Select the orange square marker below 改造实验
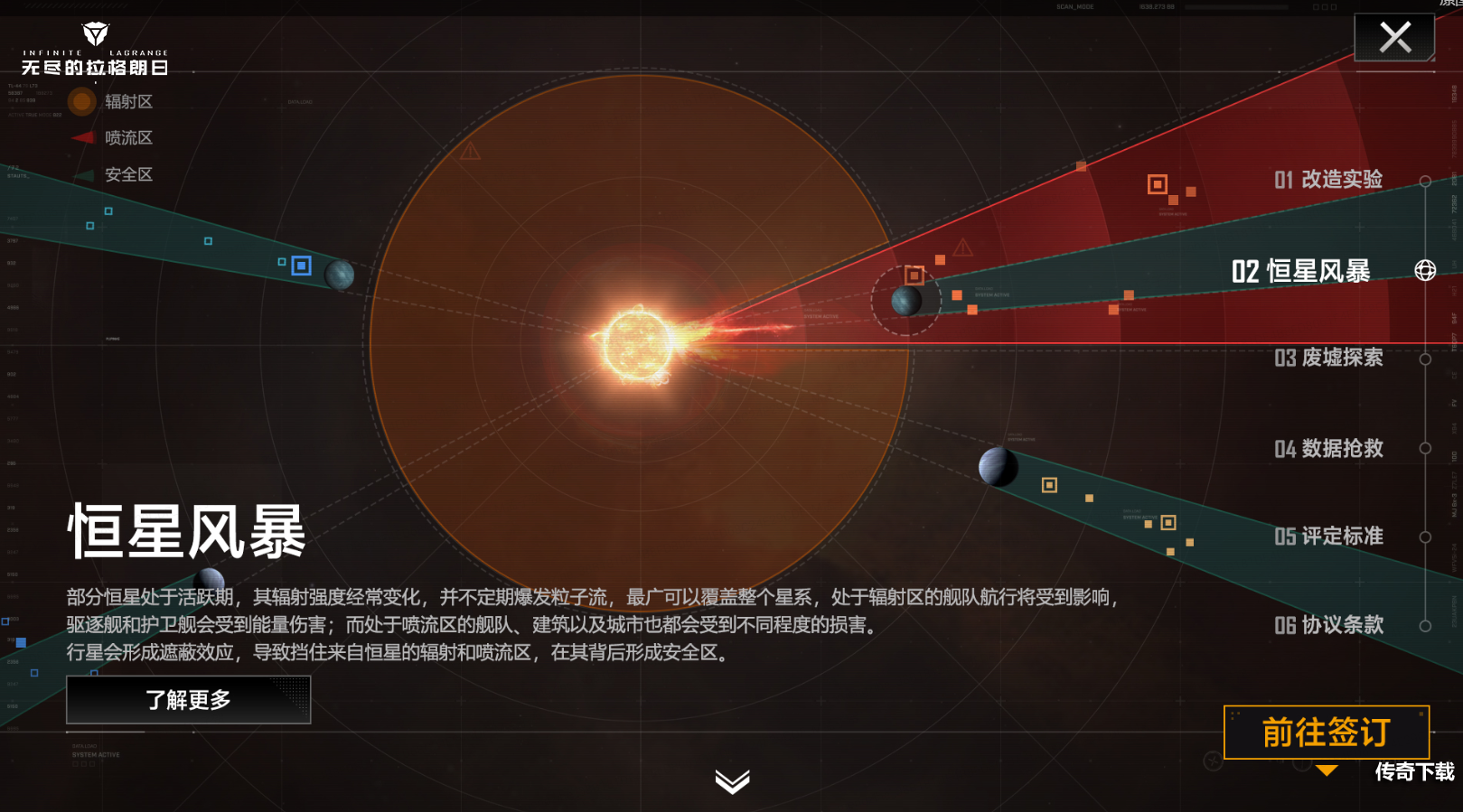Viewport: 1463px width, 812px height. pyautogui.click(x=1158, y=185)
